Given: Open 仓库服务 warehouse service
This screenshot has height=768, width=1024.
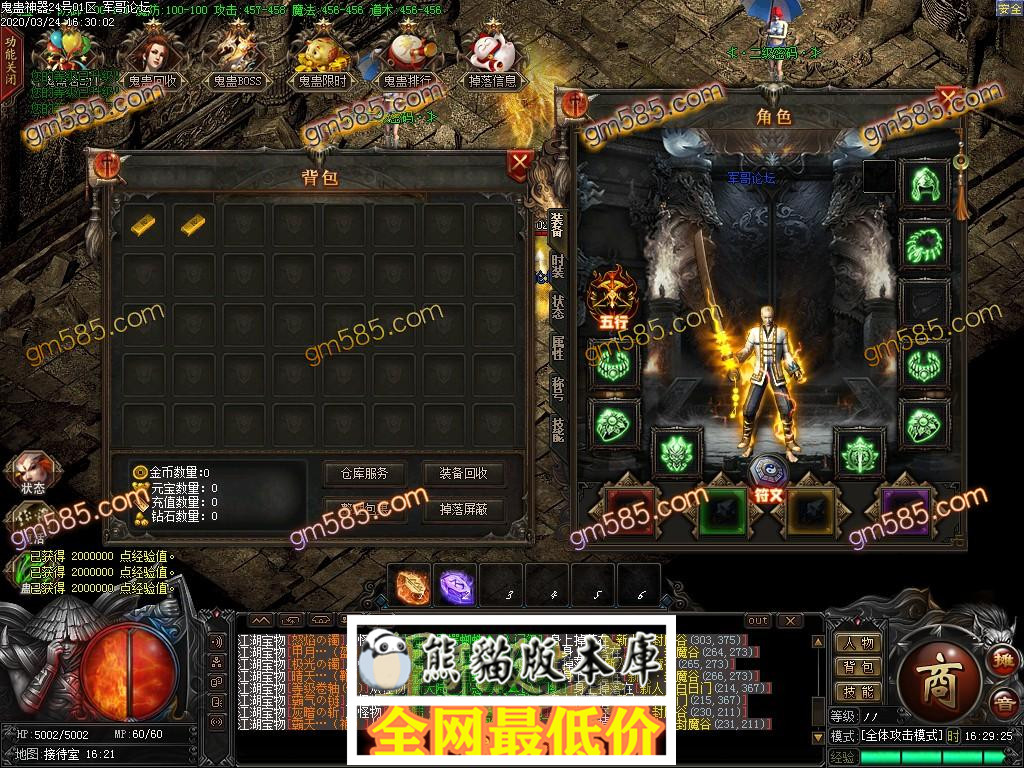Looking at the screenshot, I should pos(363,474).
